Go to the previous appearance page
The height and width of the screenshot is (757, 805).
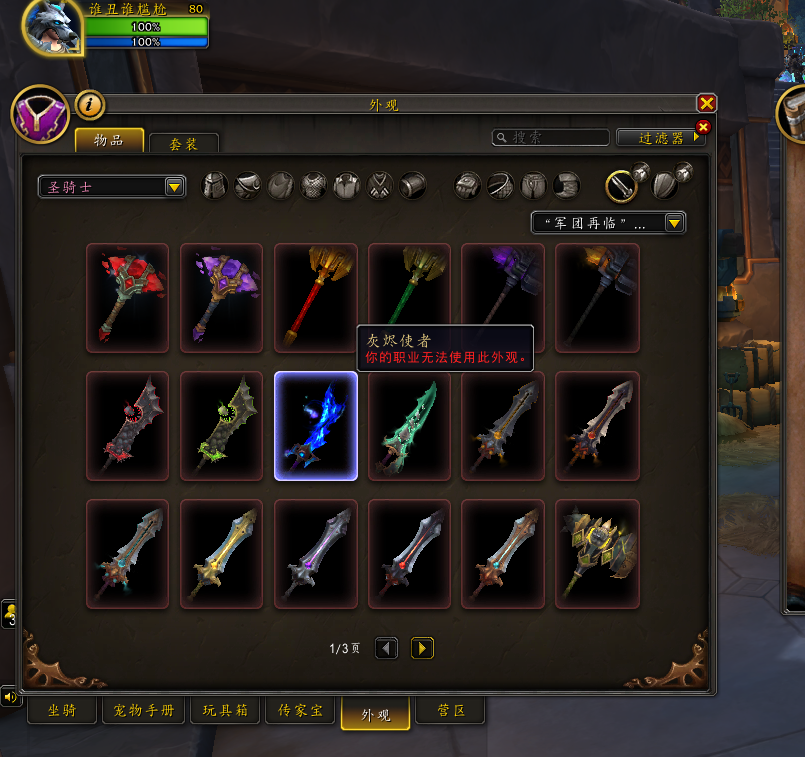386,649
